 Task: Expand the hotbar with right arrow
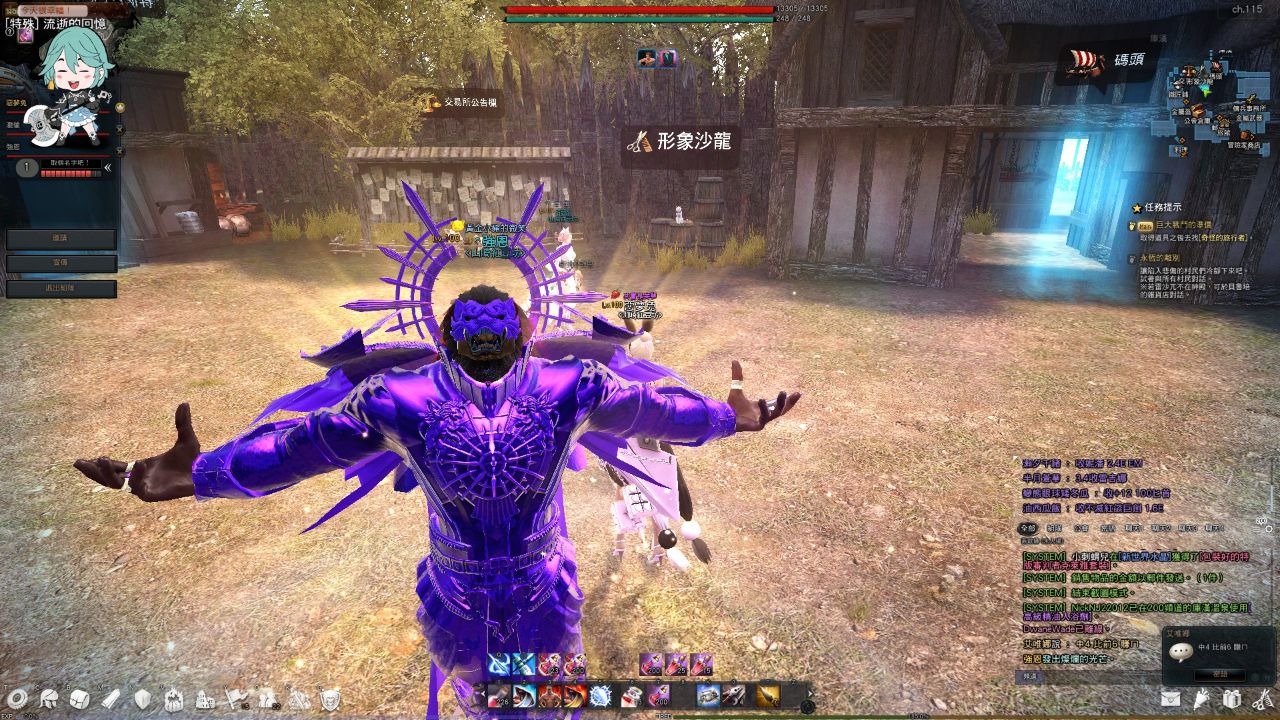809,693
